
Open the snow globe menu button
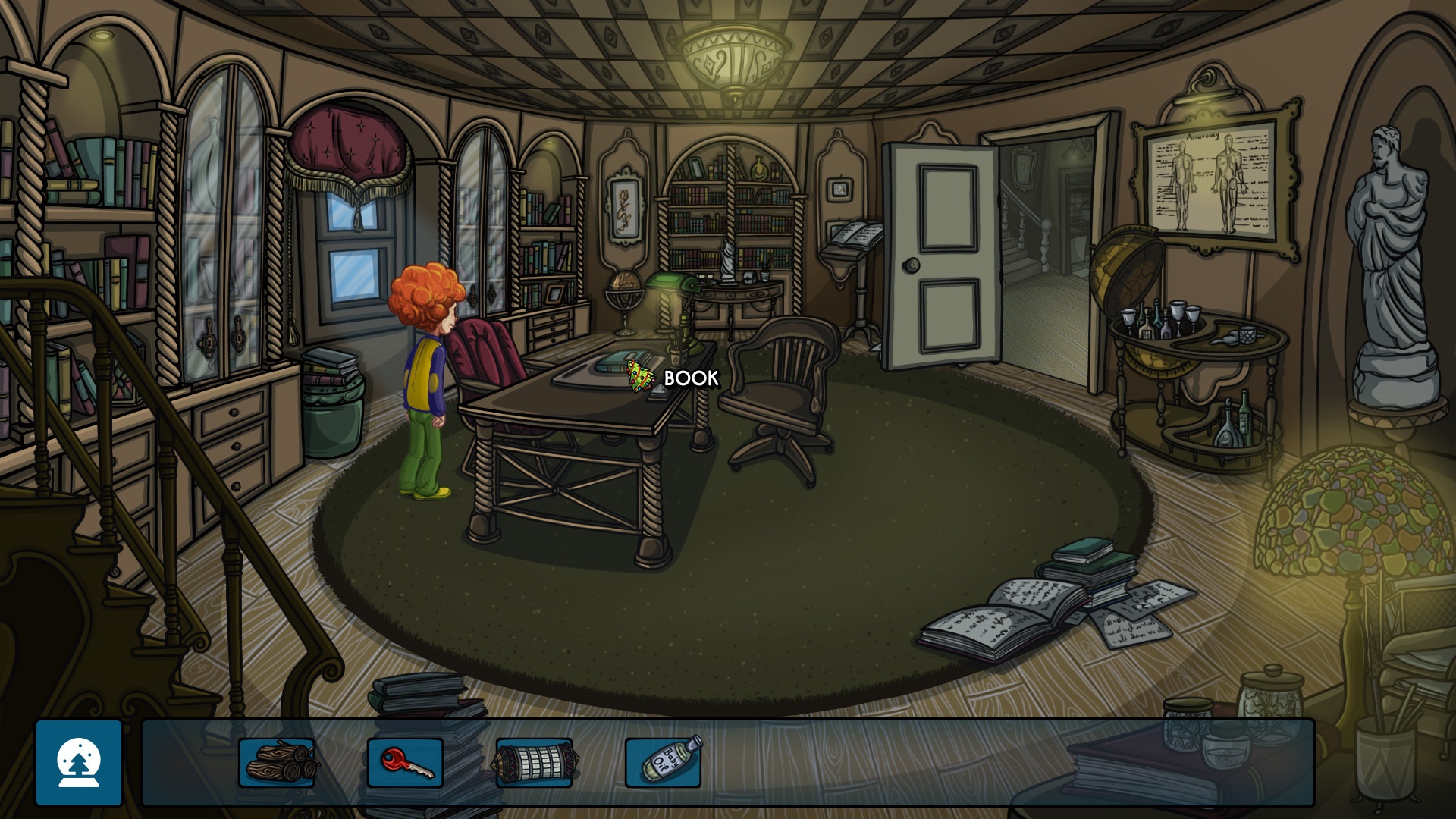tap(79, 762)
